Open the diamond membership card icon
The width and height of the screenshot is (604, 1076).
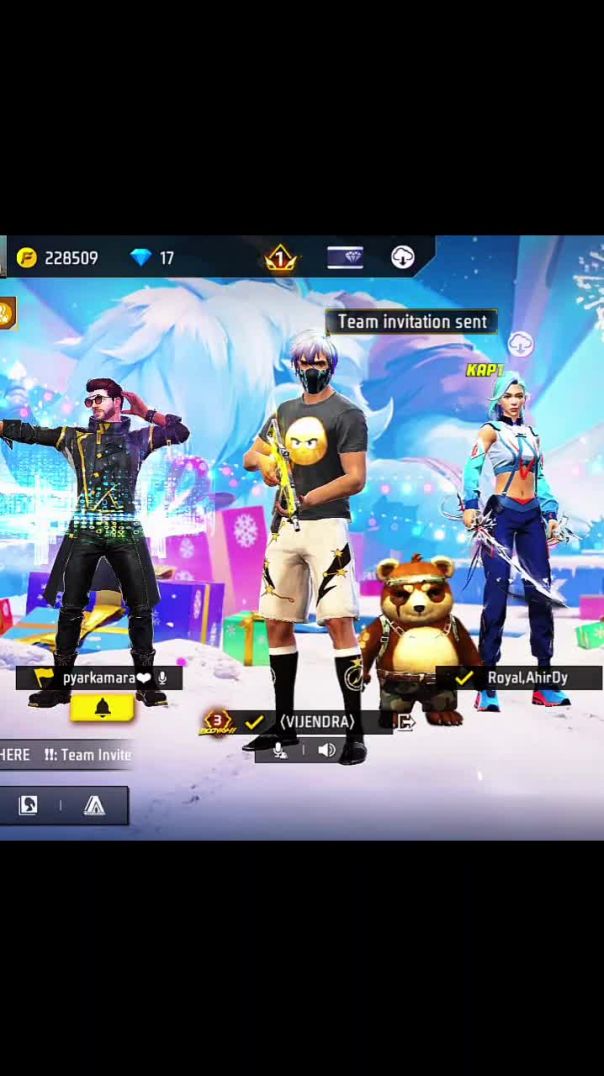[345, 258]
